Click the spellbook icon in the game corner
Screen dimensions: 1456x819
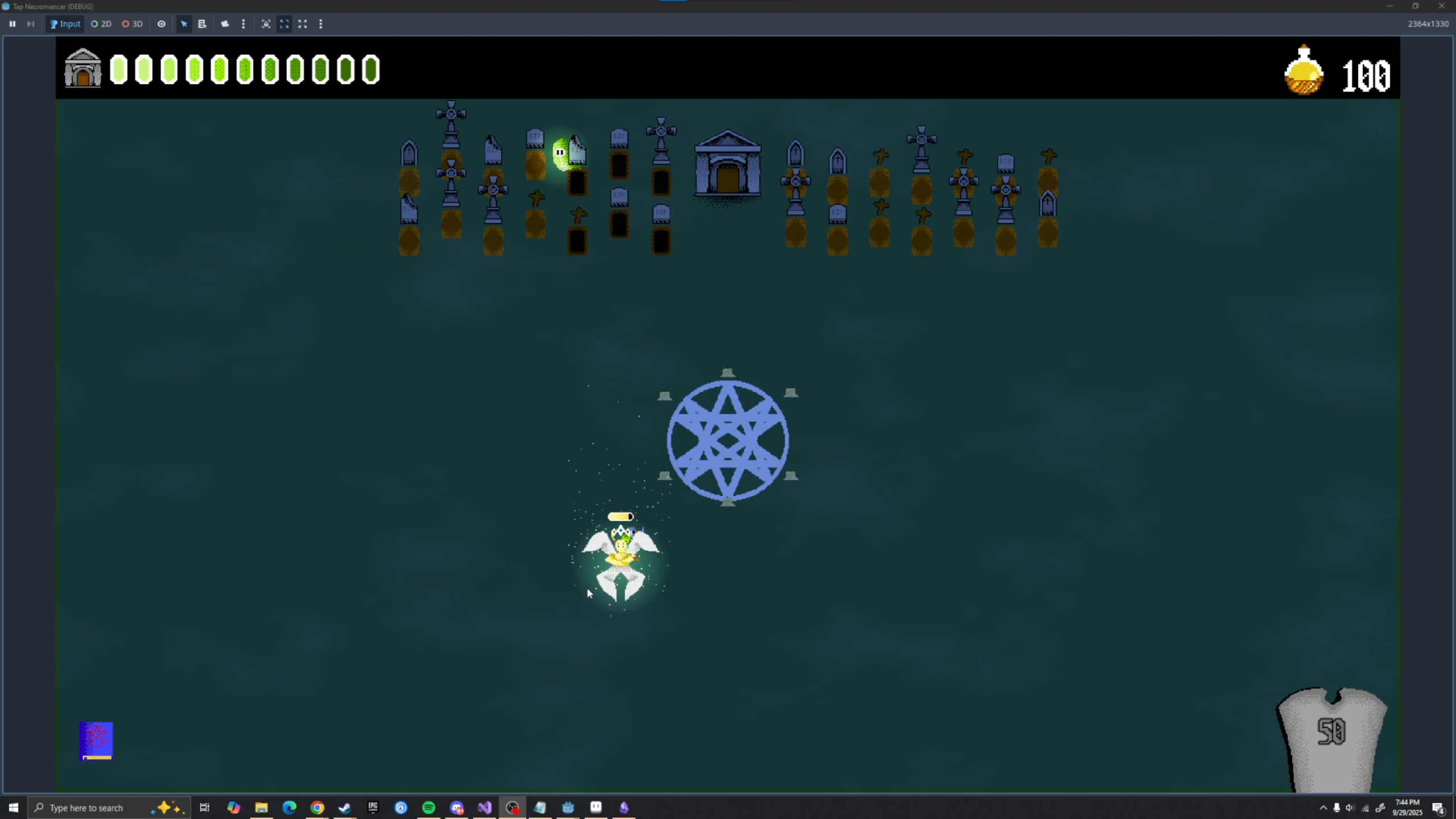coord(96,741)
